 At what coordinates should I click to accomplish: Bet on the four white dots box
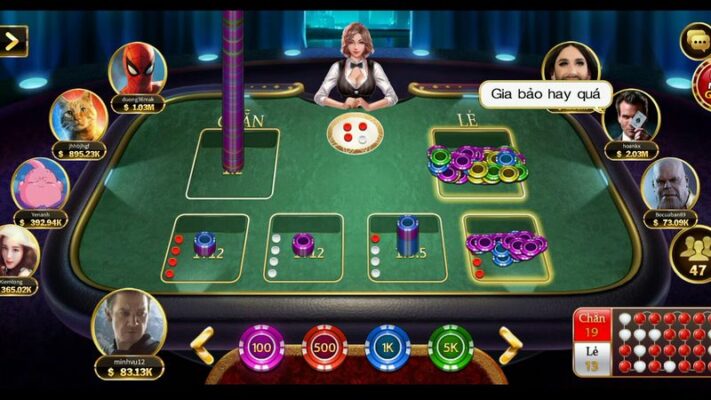303,247
